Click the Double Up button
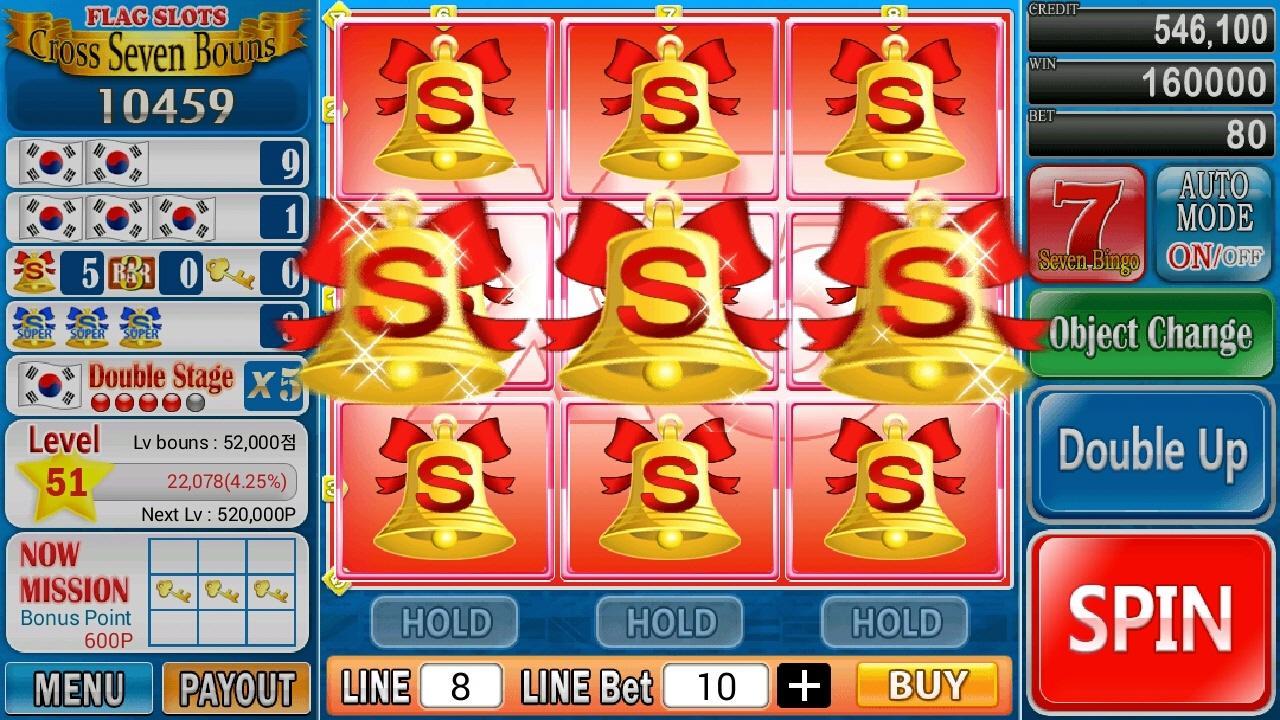Screen dimensions: 1280x720 [x=1149, y=450]
